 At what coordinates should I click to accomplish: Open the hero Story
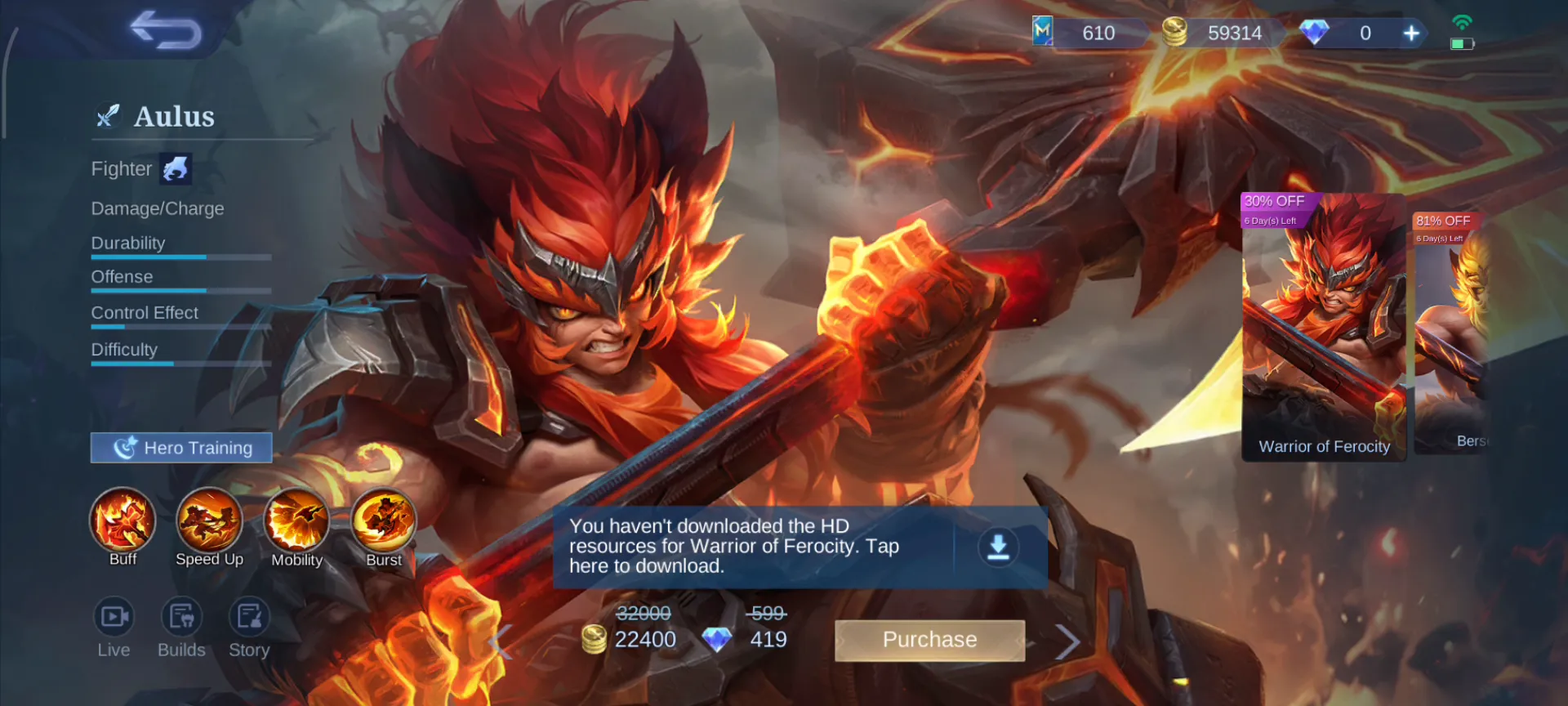pos(249,617)
